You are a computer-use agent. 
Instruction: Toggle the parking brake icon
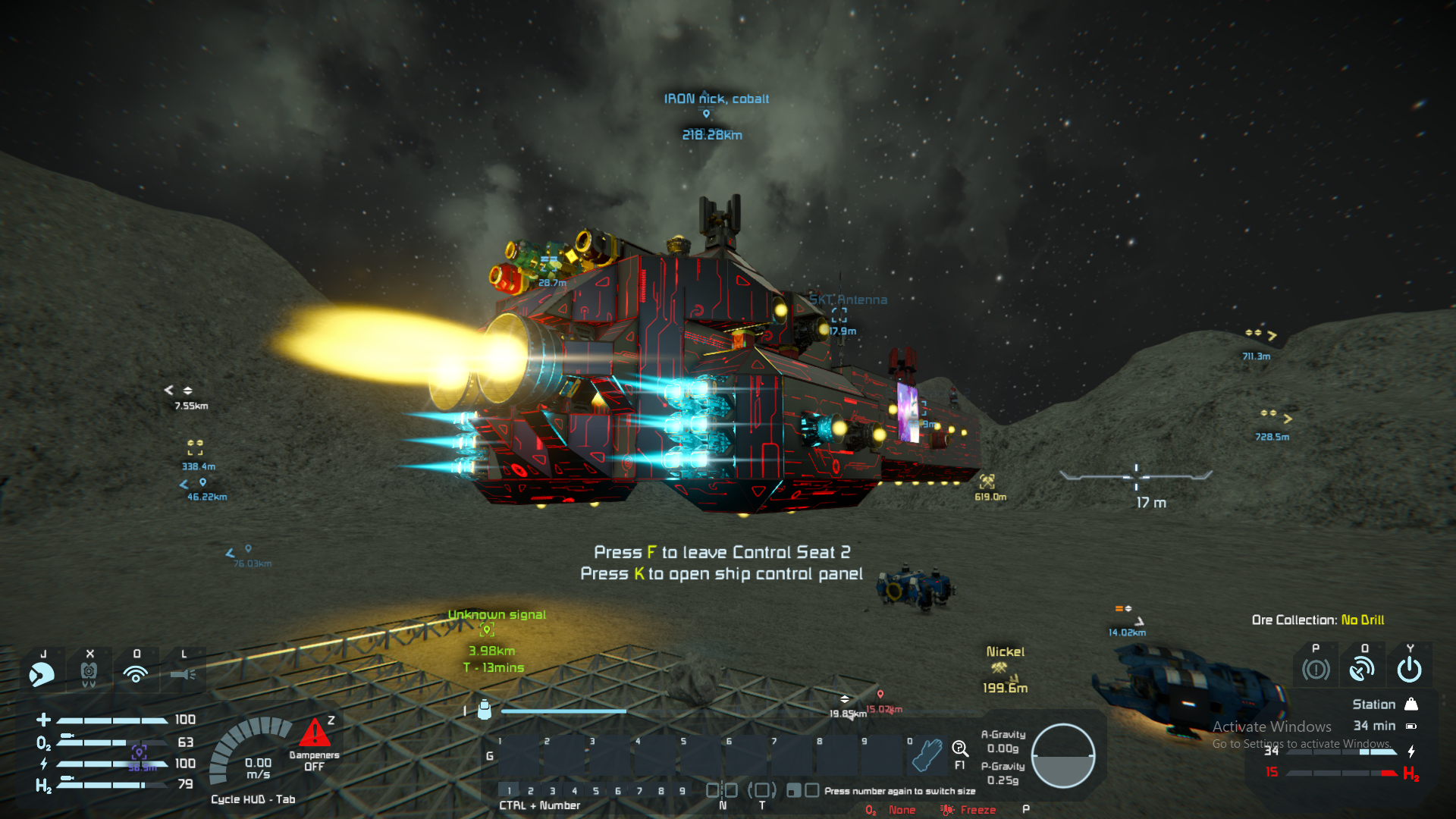pos(1316,670)
